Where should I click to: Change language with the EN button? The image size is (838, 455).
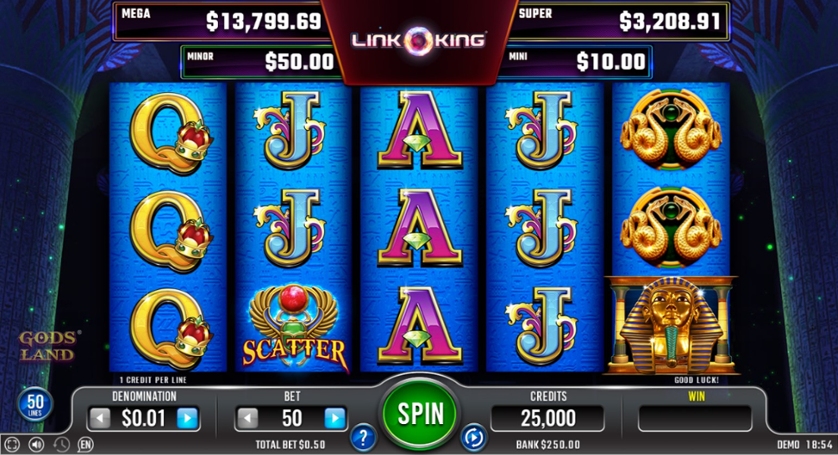pos(86,444)
